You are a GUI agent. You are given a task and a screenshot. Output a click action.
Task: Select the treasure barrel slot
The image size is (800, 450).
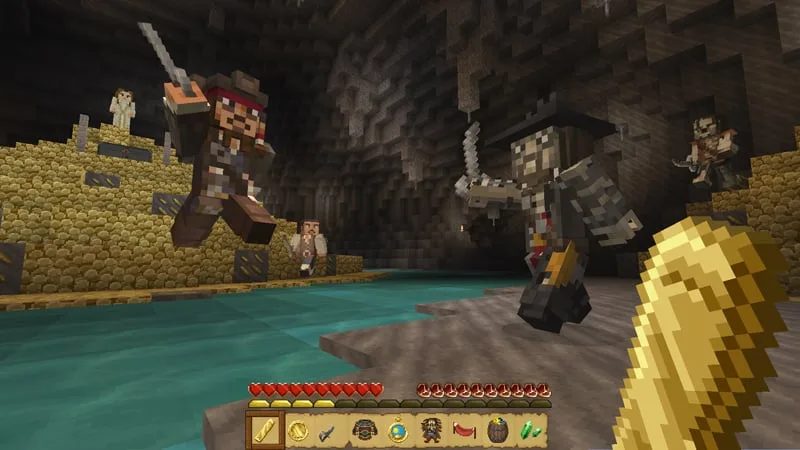(497, 430)
